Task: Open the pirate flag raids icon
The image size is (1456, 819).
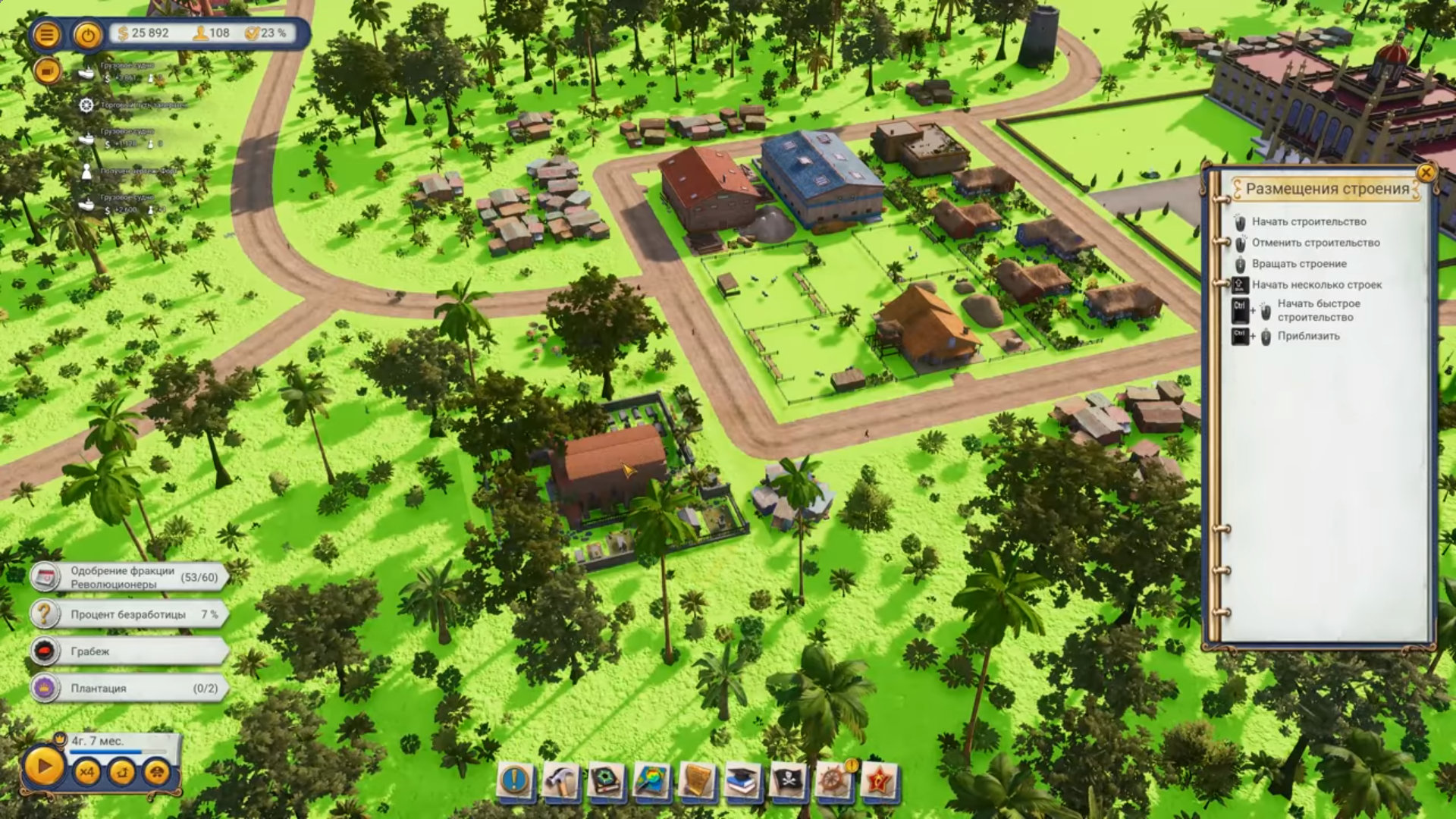Action: coord(788,780)
